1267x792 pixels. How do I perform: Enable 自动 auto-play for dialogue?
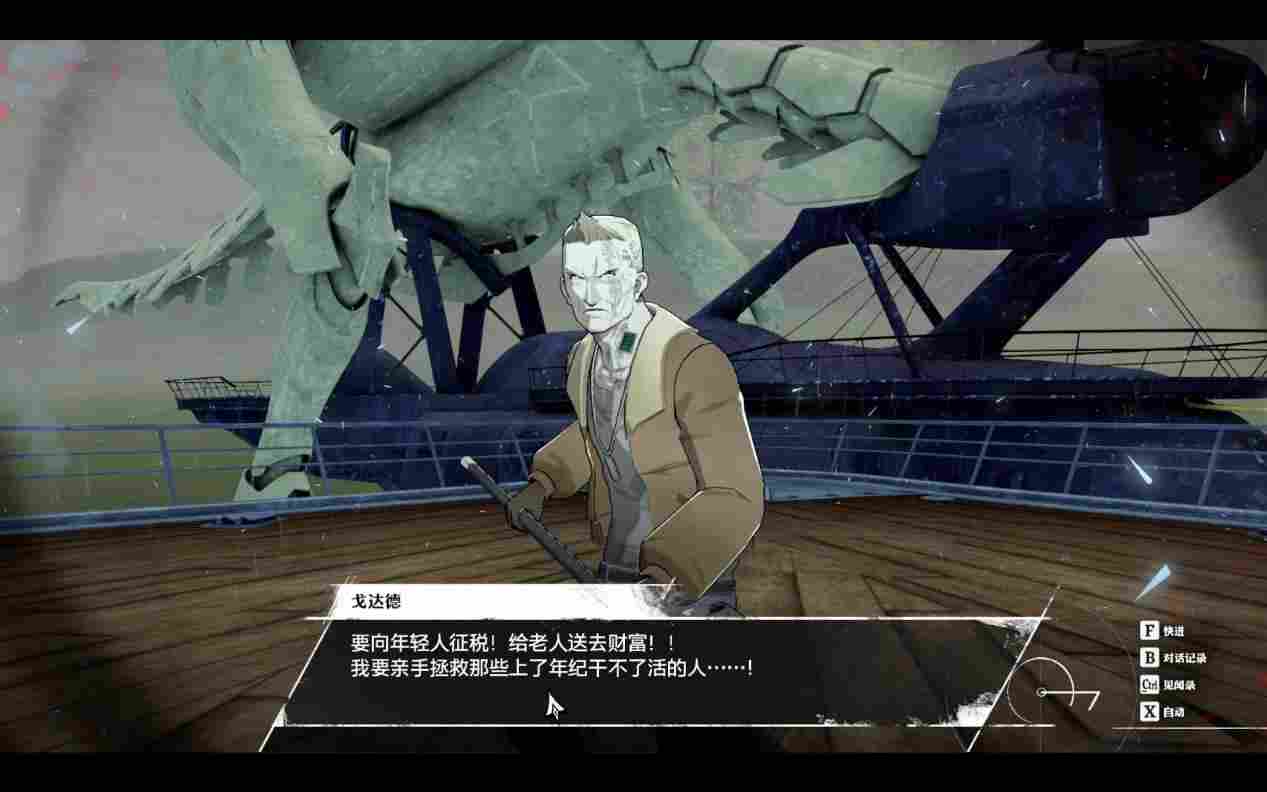[1163, 712]
